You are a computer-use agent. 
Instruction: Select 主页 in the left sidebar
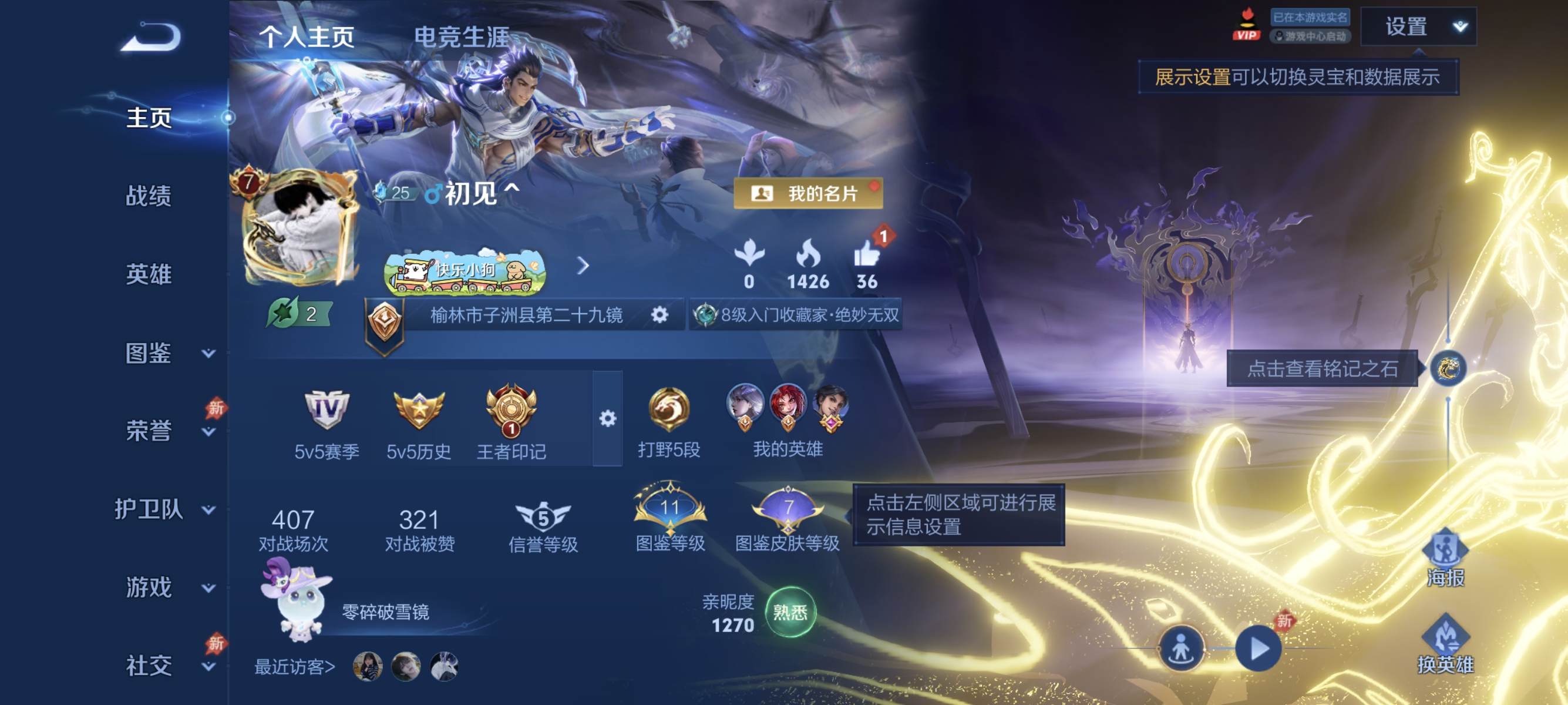point(149,119)
